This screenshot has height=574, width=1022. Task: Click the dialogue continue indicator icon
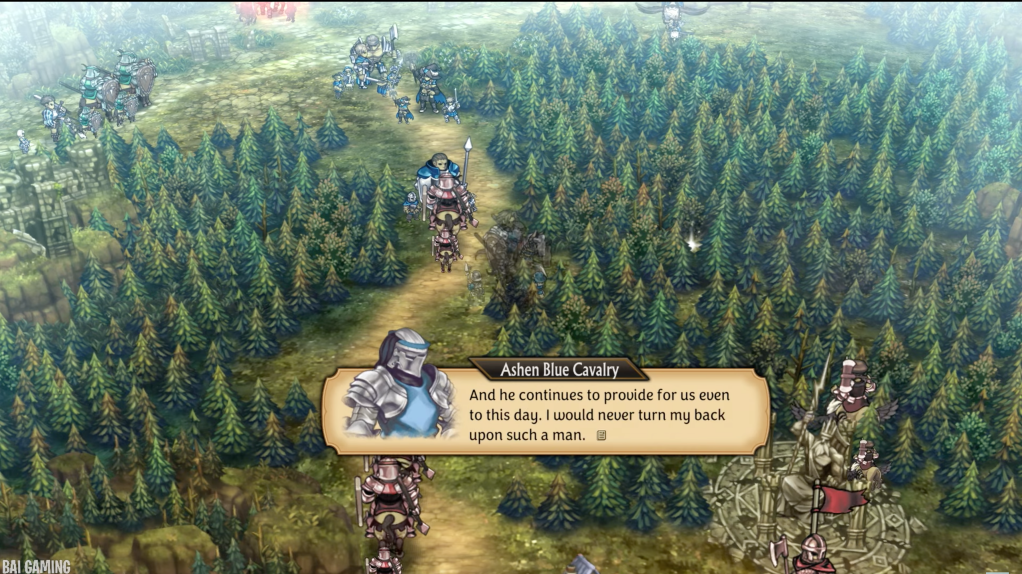(x=601, y=435)
